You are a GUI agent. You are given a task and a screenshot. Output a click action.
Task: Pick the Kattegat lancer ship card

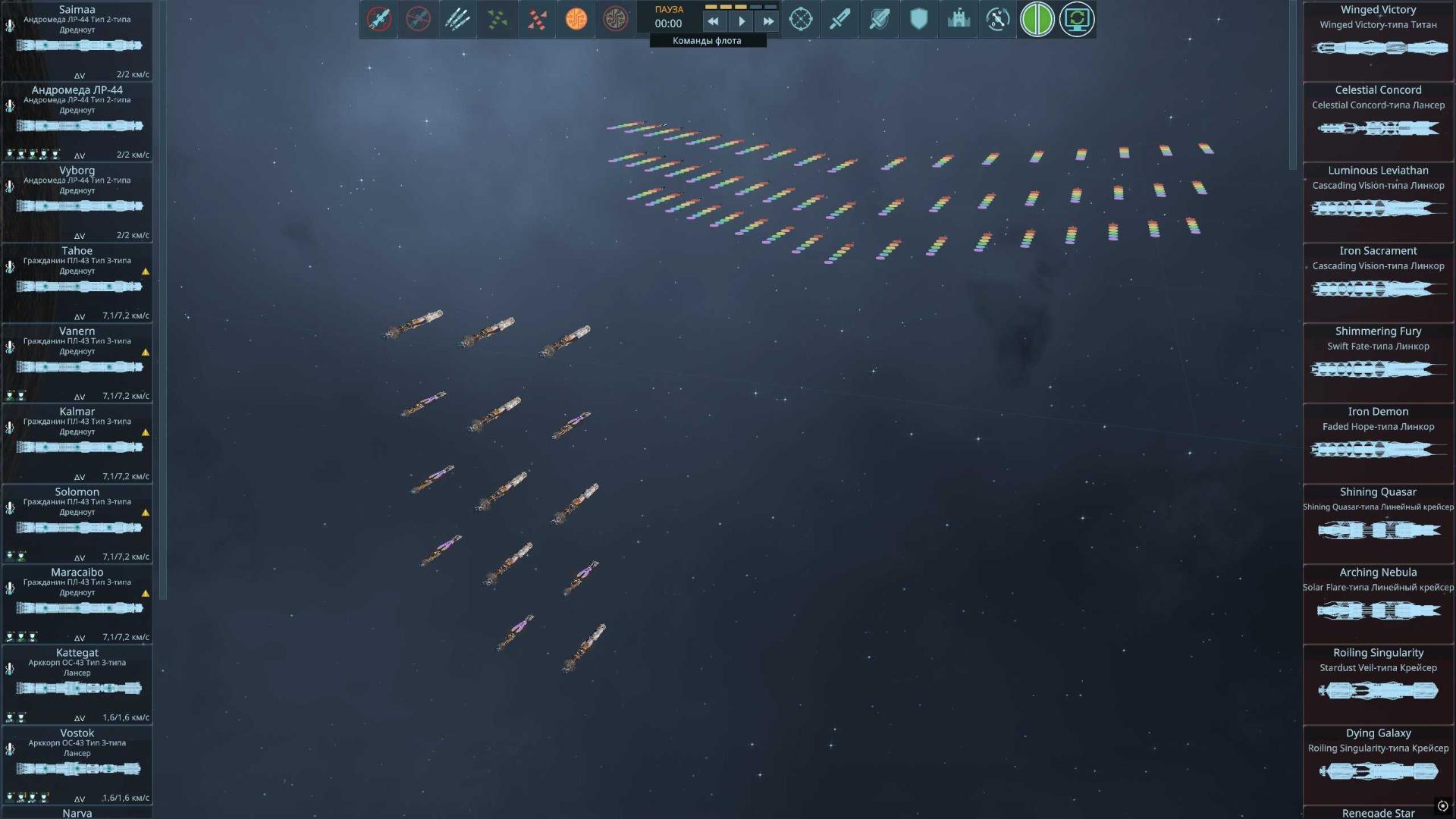click(x=77, y=684)
